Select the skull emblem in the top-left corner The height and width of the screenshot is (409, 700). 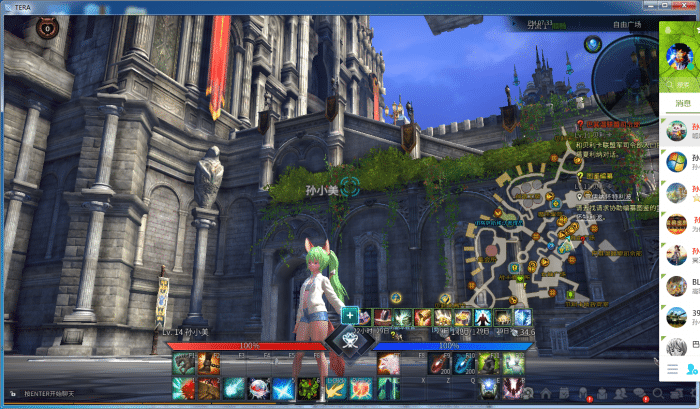click(45, 30)
